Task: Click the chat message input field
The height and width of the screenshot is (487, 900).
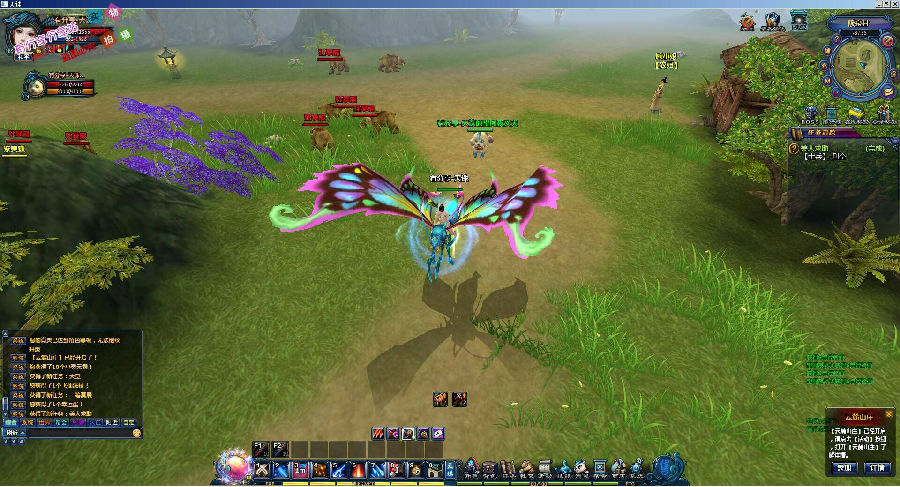Action: coord(75,434)
